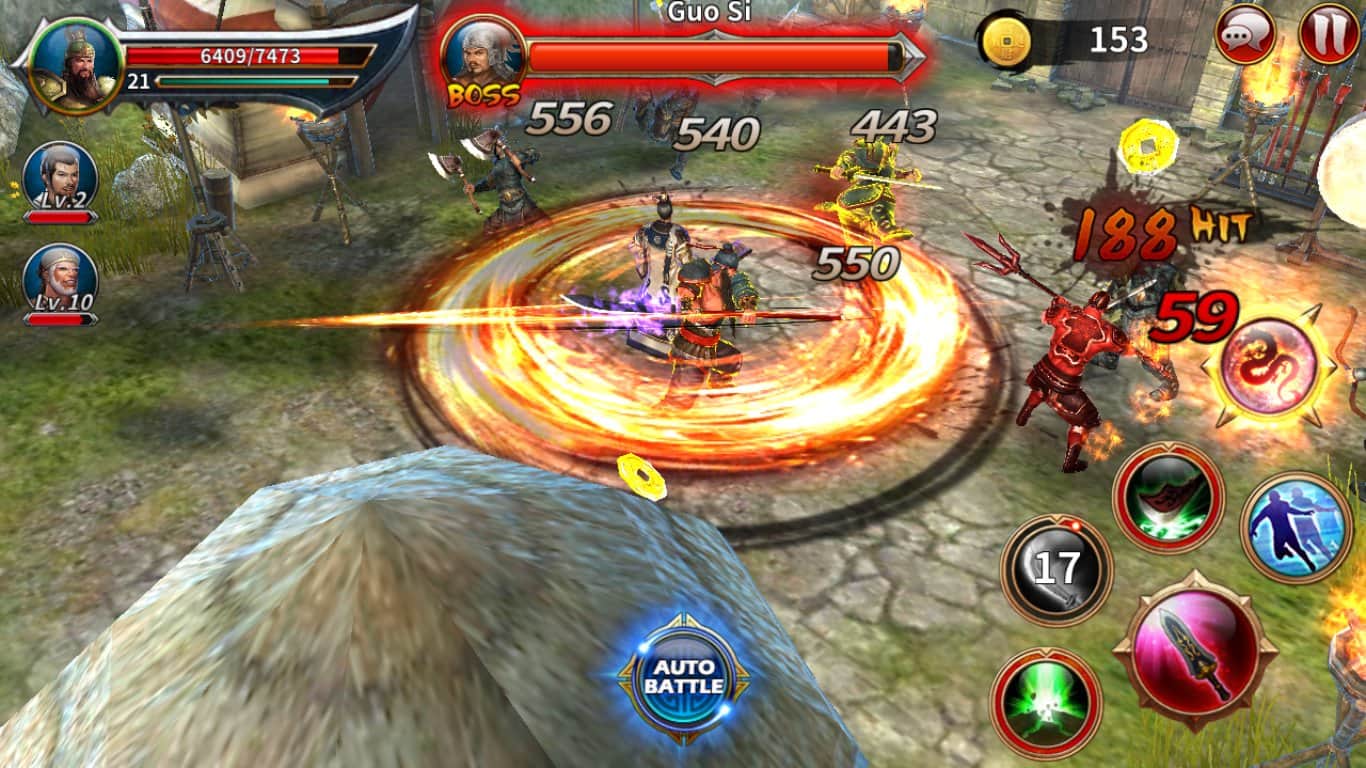Switch to the Lv.2 ally portrait

tap(60, 178)
